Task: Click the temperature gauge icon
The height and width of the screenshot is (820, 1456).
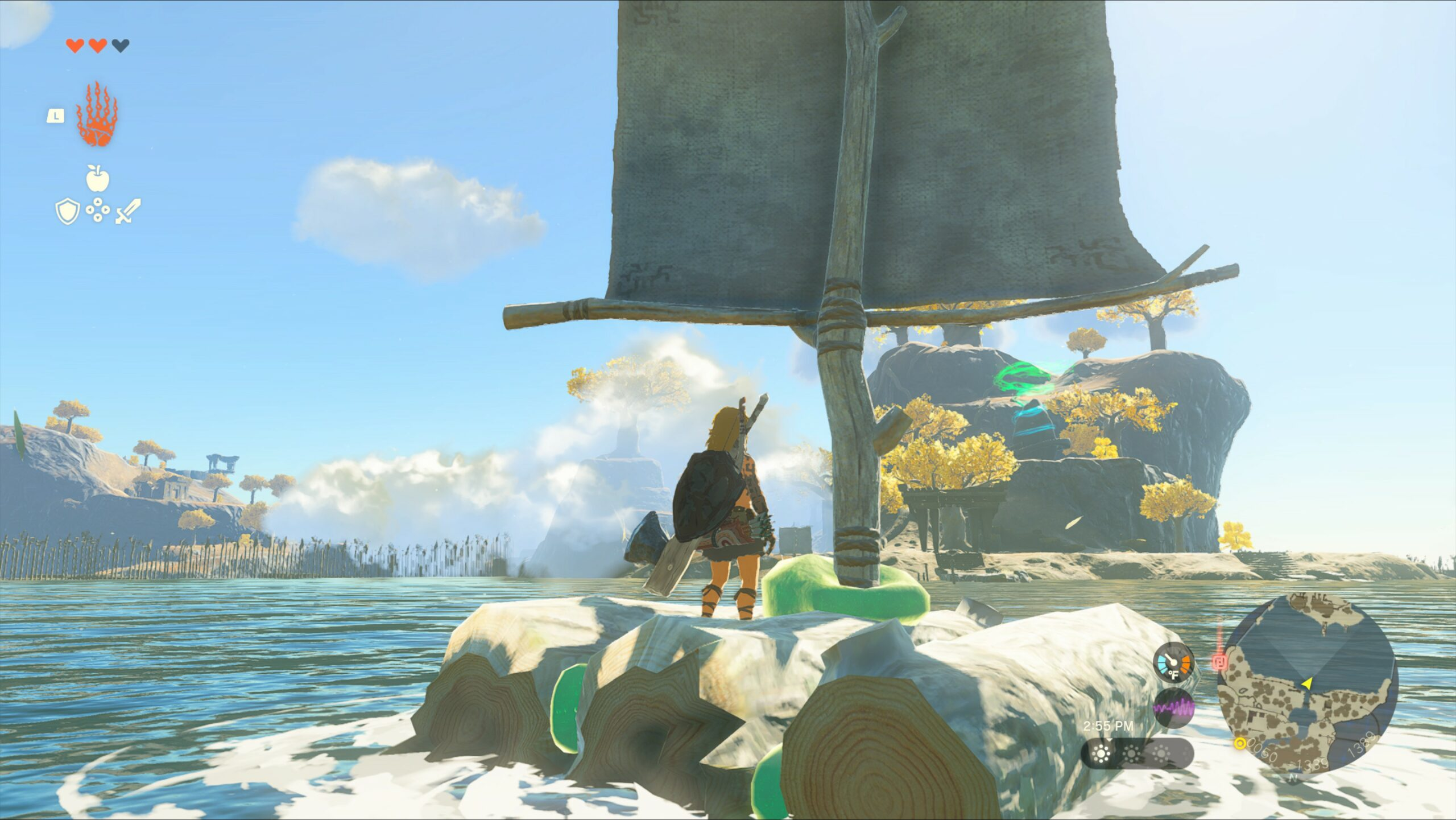Action: click(1173, 662)
